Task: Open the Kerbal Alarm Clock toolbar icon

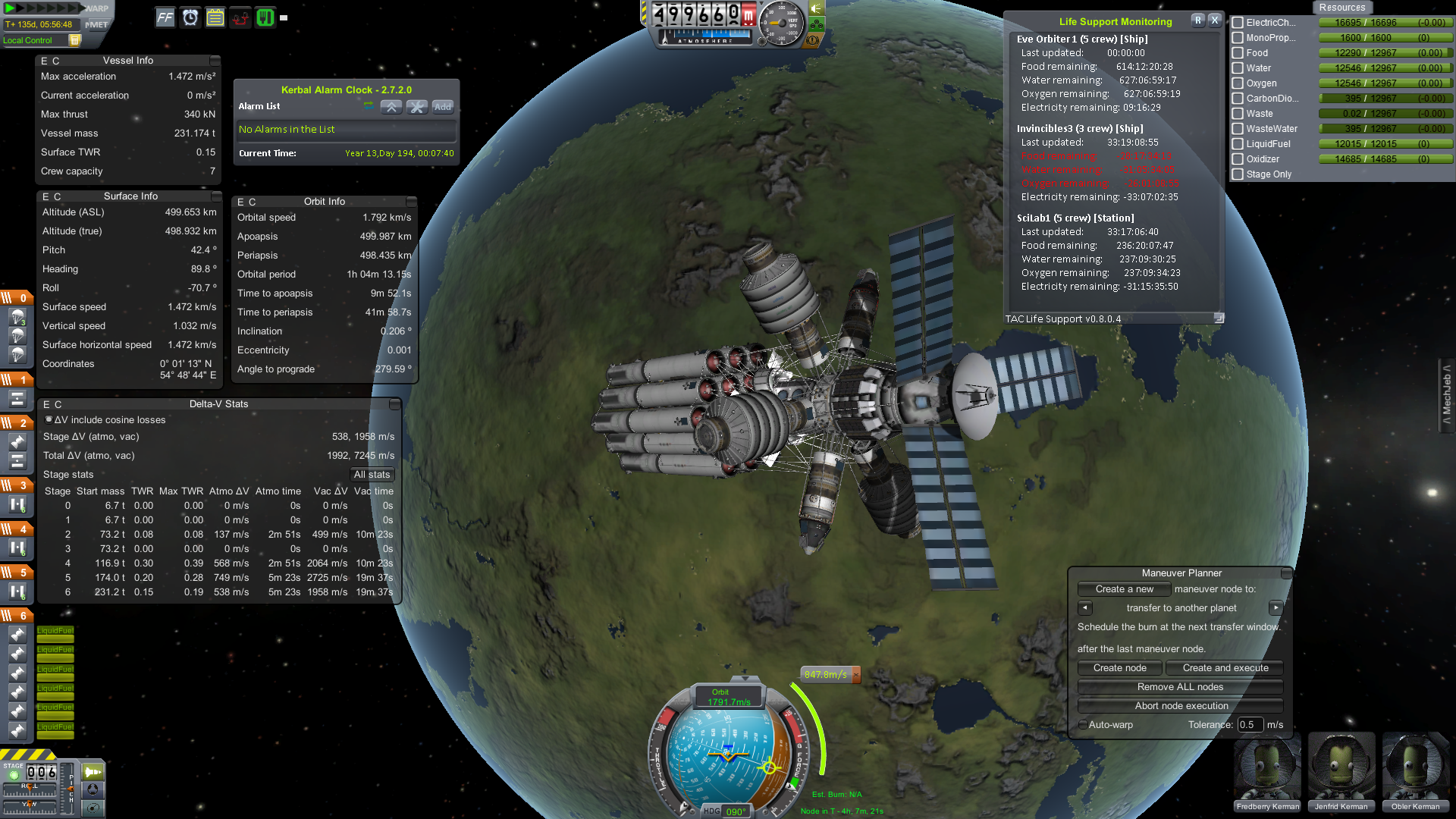Action: tap(190, 17)
